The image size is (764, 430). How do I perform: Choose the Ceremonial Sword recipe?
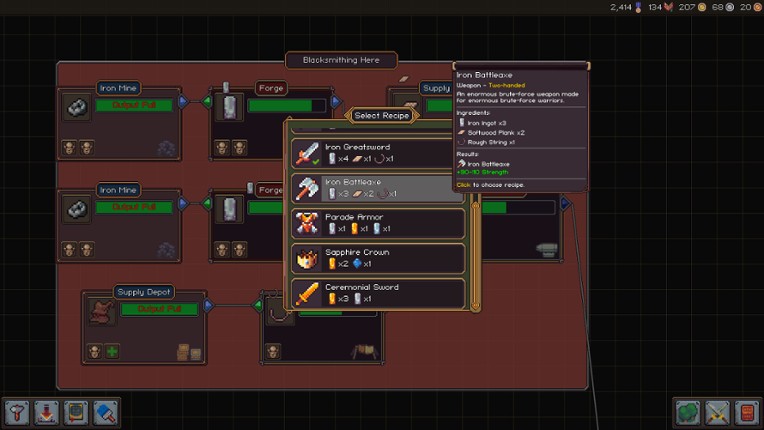tap(378, 293)
